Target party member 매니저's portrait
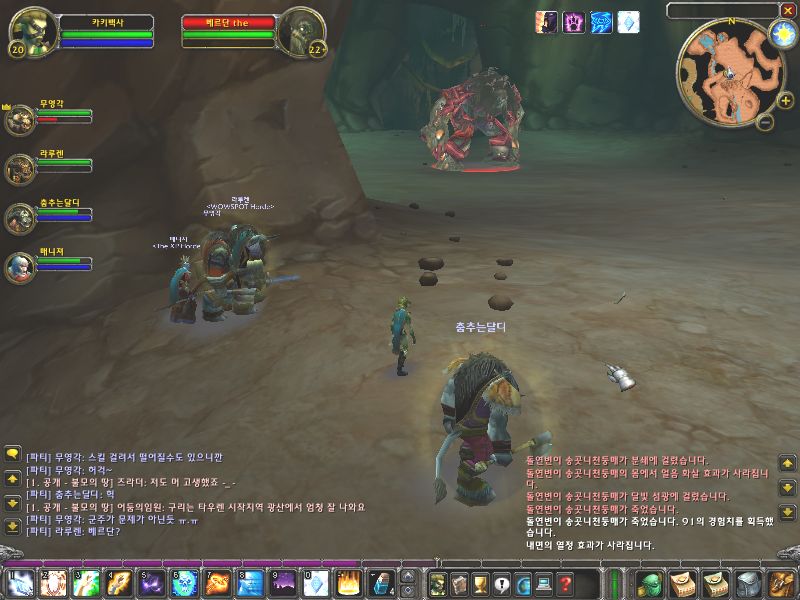The image size is (800, 600). click(x=19, y=266)
